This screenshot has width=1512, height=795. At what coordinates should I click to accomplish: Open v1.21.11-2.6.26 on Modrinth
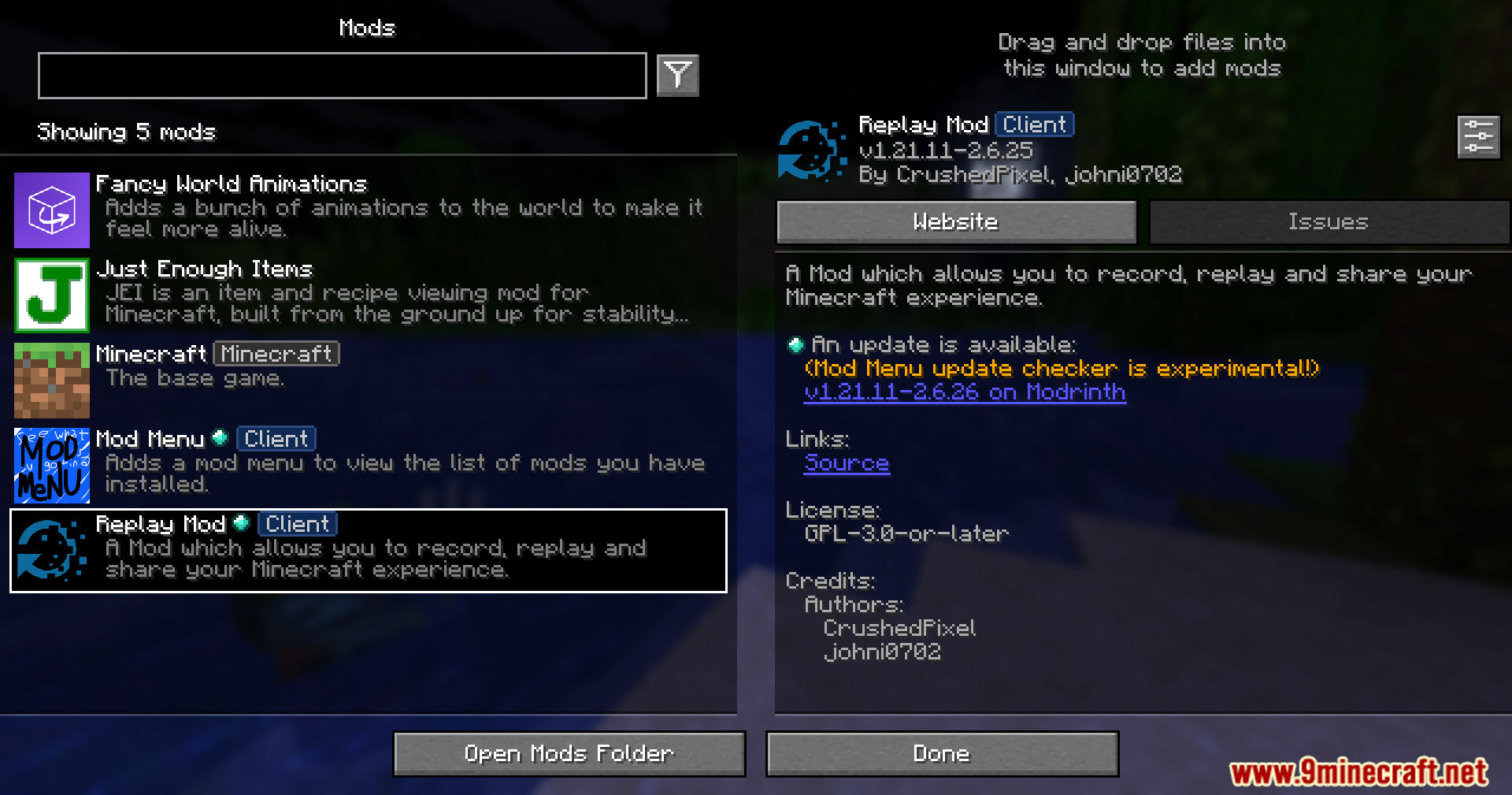pyautogui.click(x=965, y=392)
